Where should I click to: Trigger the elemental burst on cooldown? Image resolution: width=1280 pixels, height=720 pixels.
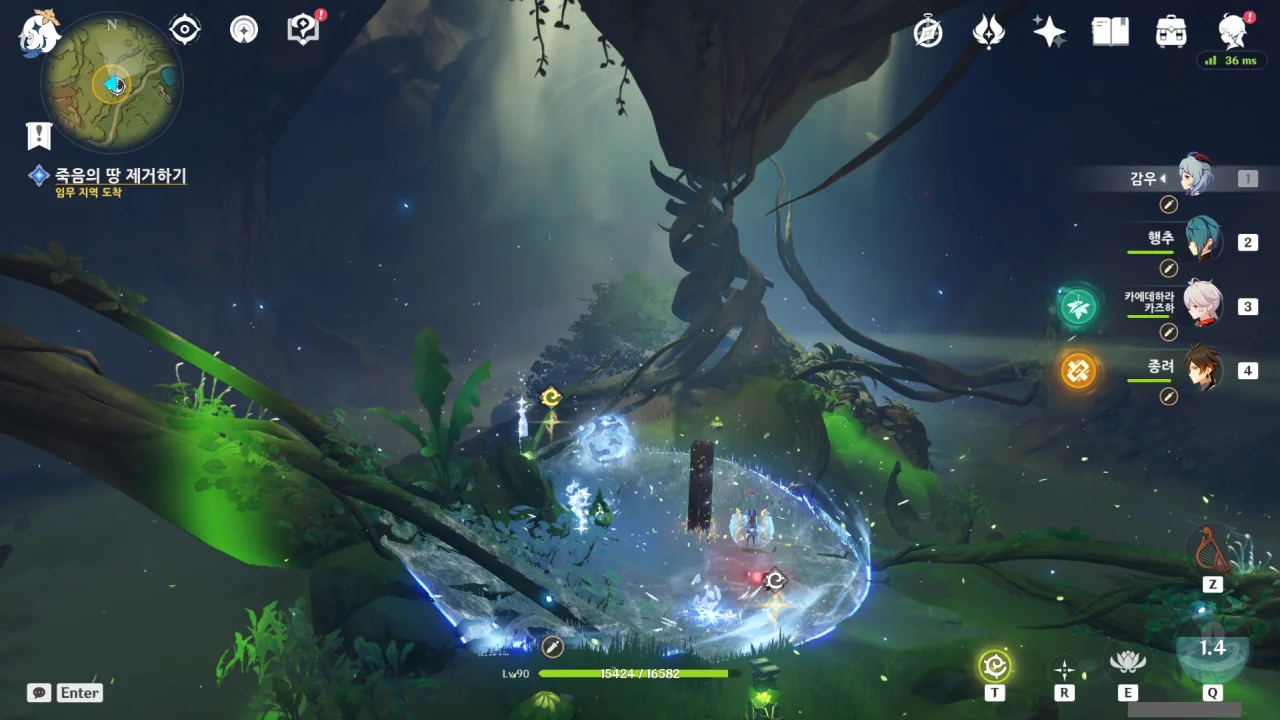1212,650
